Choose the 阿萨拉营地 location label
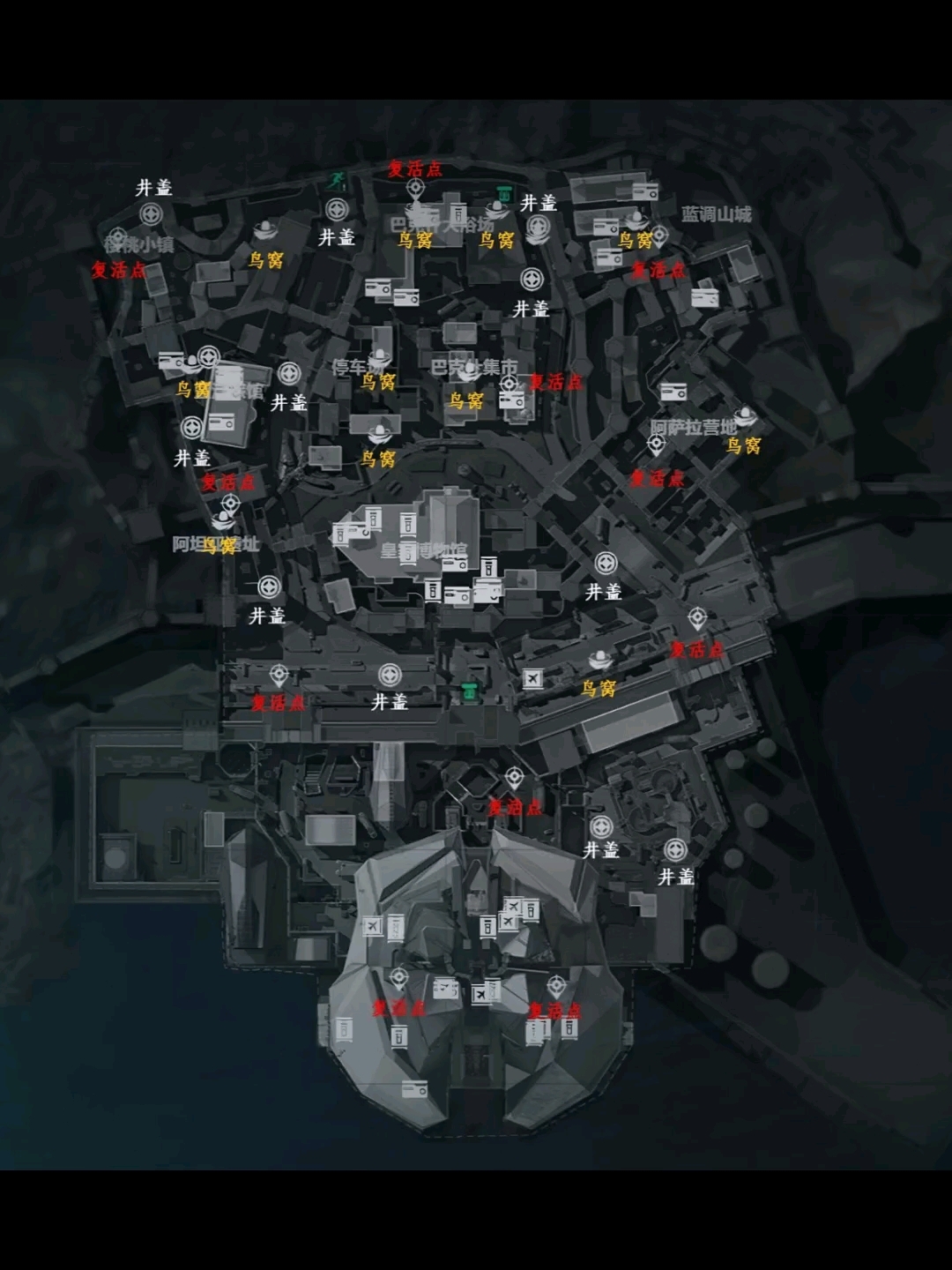This screenshot has width=952, height=1270. [x=693, y=428]
